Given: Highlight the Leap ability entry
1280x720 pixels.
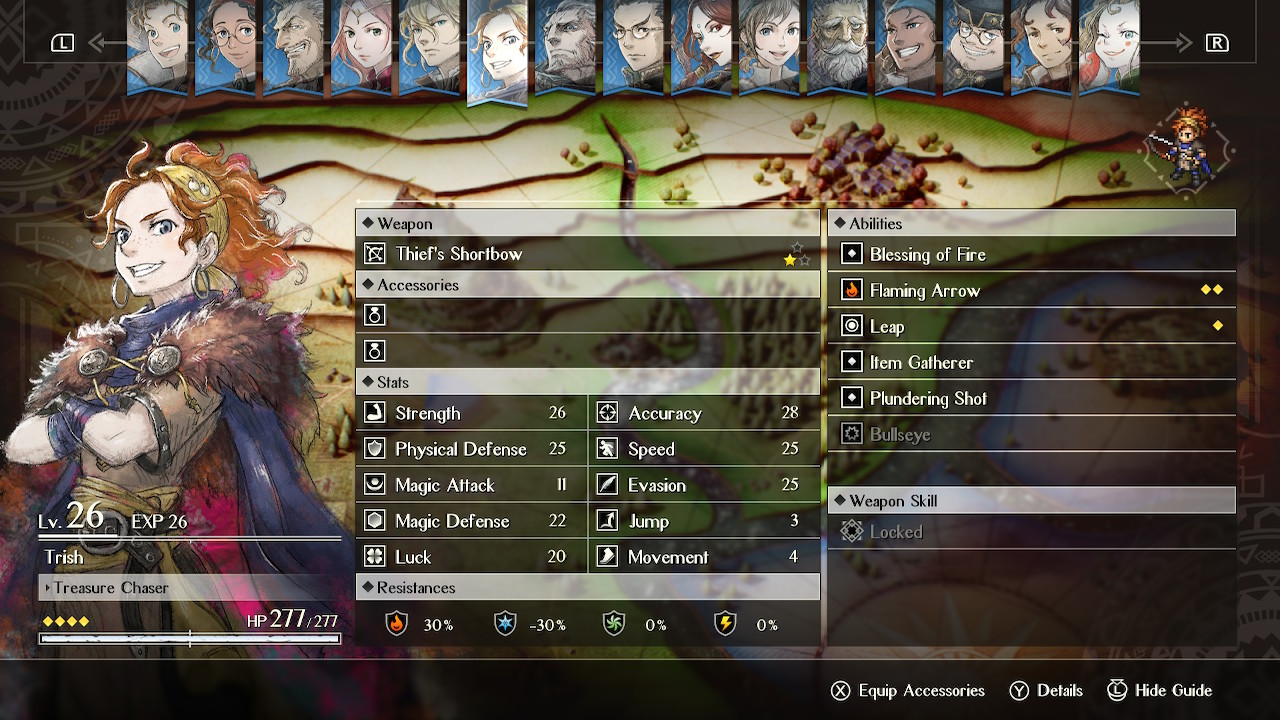Looking at the screenshot, I should coord(1031,327).
